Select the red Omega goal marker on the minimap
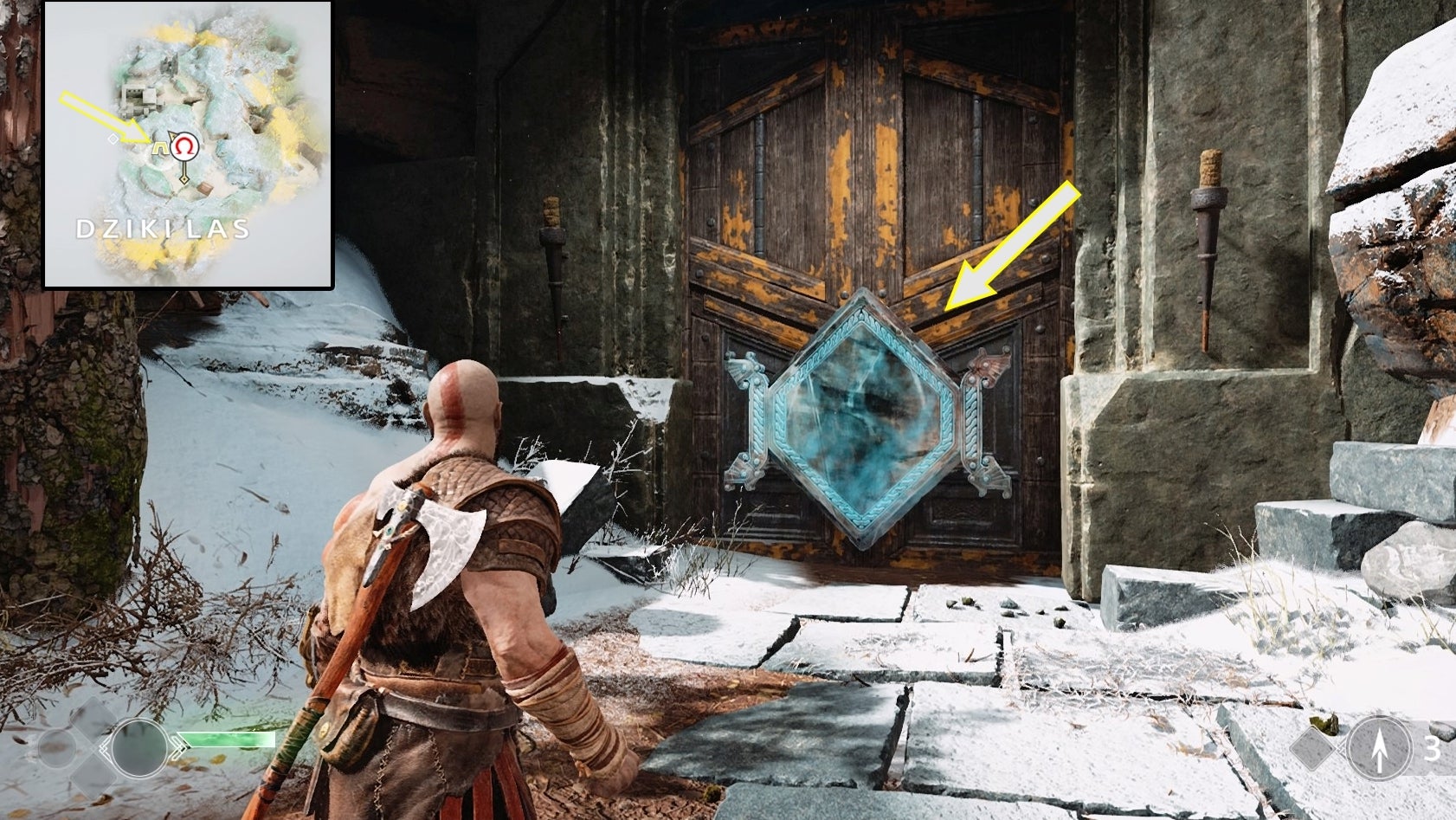The width and height of the screenshot is (1456, 820). (x=184, y=146)
